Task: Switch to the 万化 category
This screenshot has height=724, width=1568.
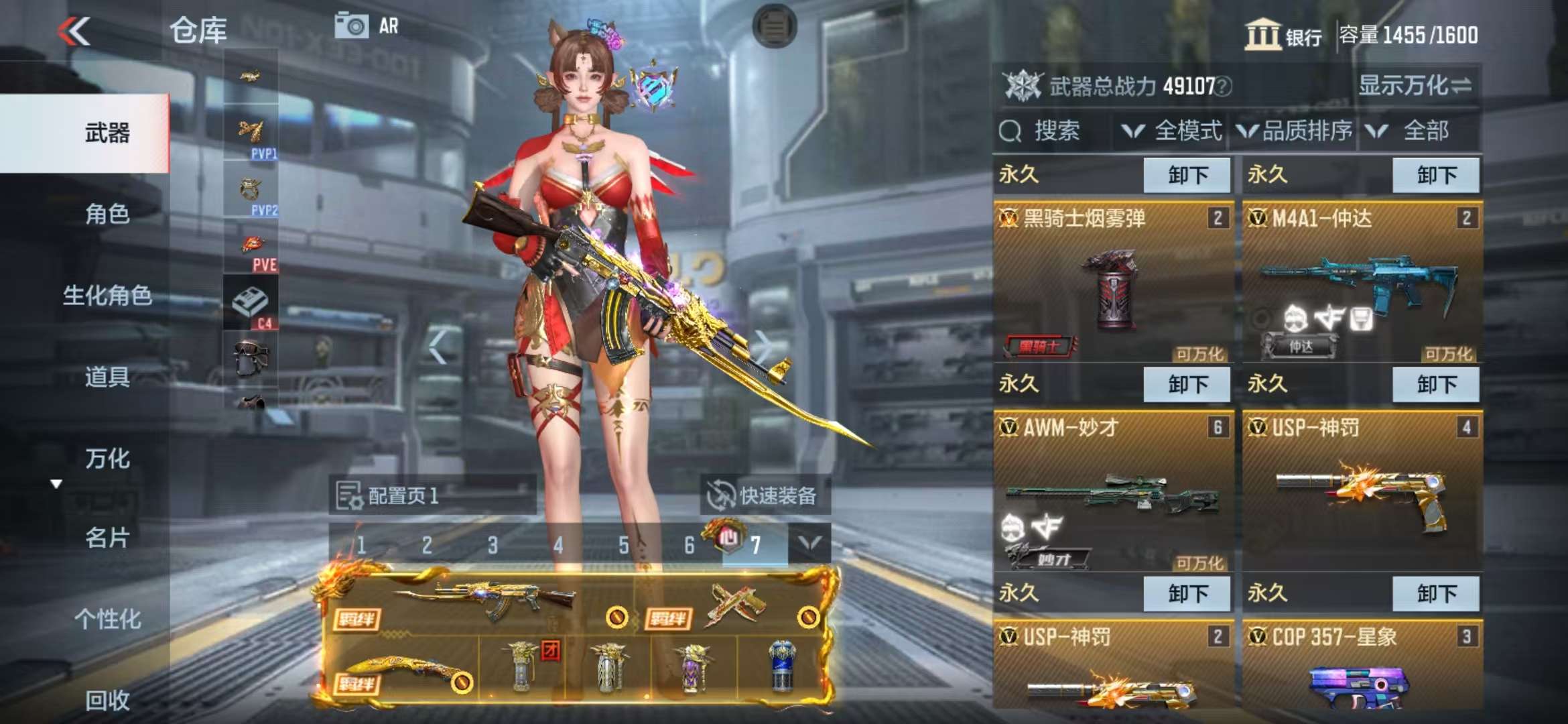Action: [x=107, y=459]
